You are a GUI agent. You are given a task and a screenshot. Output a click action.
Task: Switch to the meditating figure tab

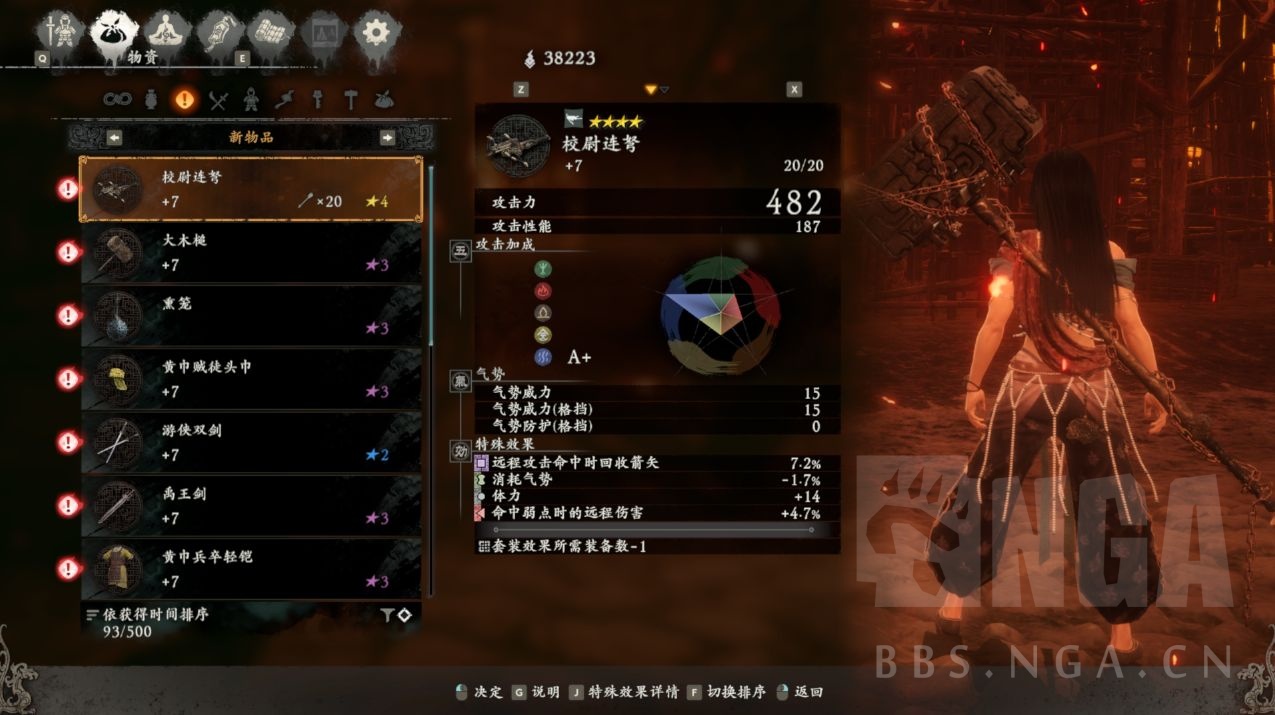tap(166, 31)
